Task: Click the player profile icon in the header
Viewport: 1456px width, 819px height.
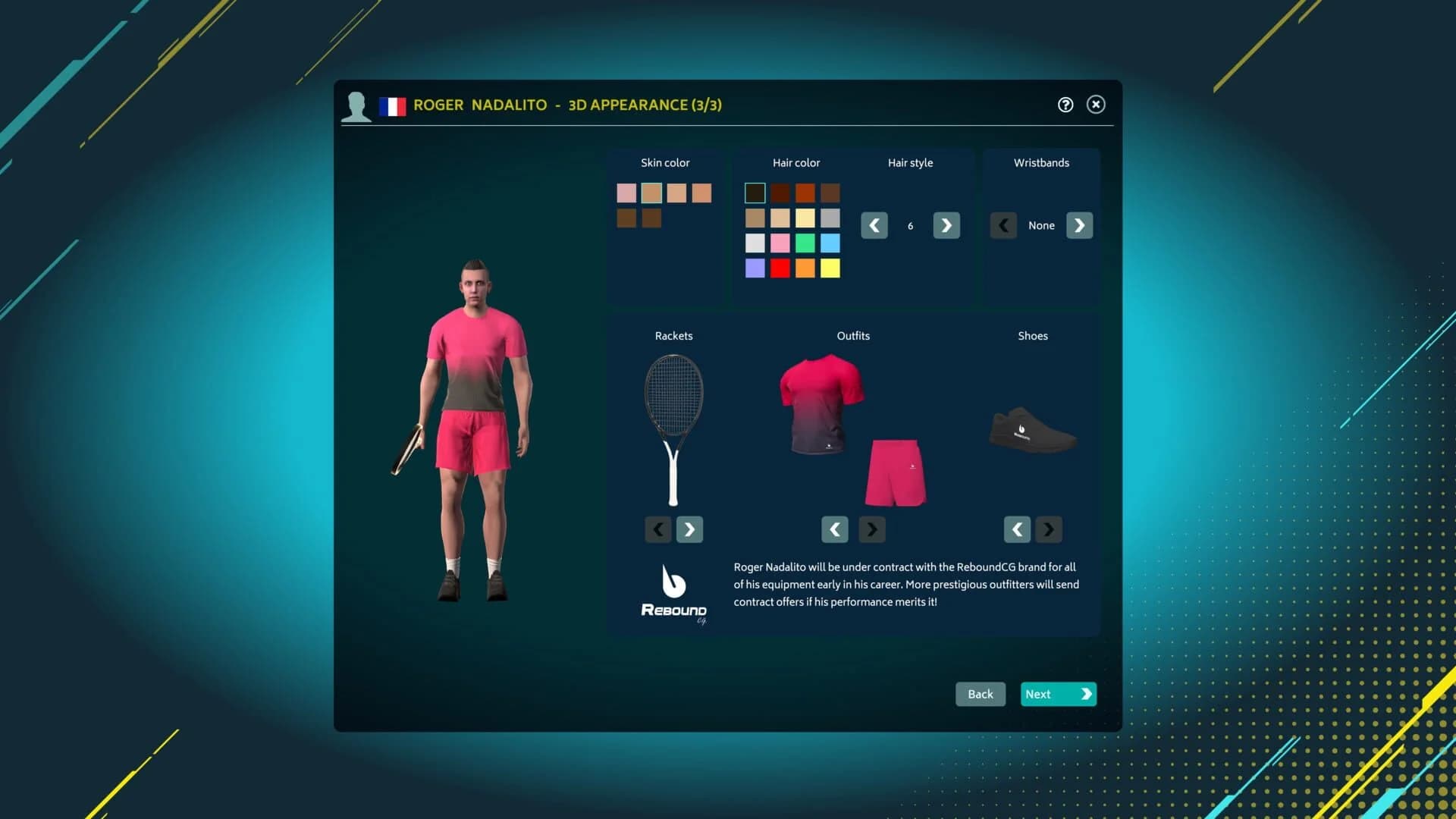Action: tap(356, 105)
